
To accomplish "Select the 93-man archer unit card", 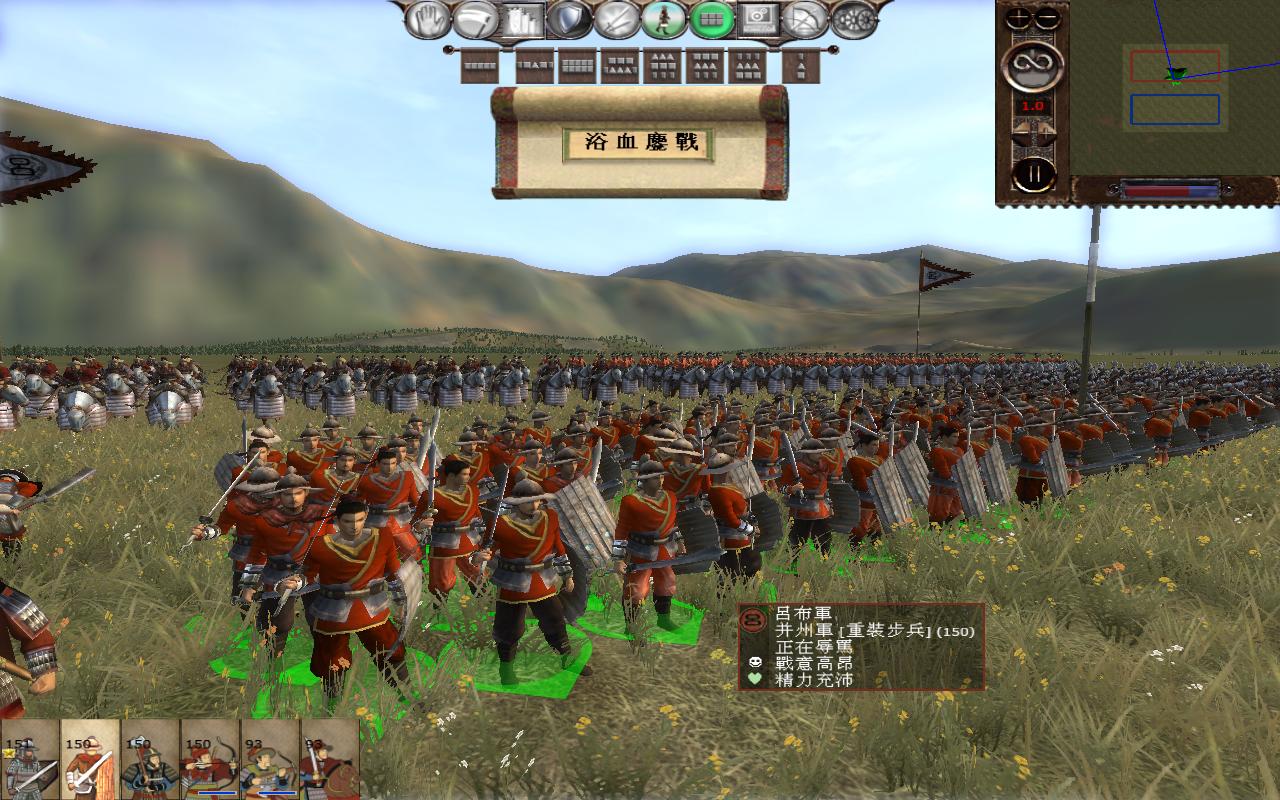I will (268, 765).
